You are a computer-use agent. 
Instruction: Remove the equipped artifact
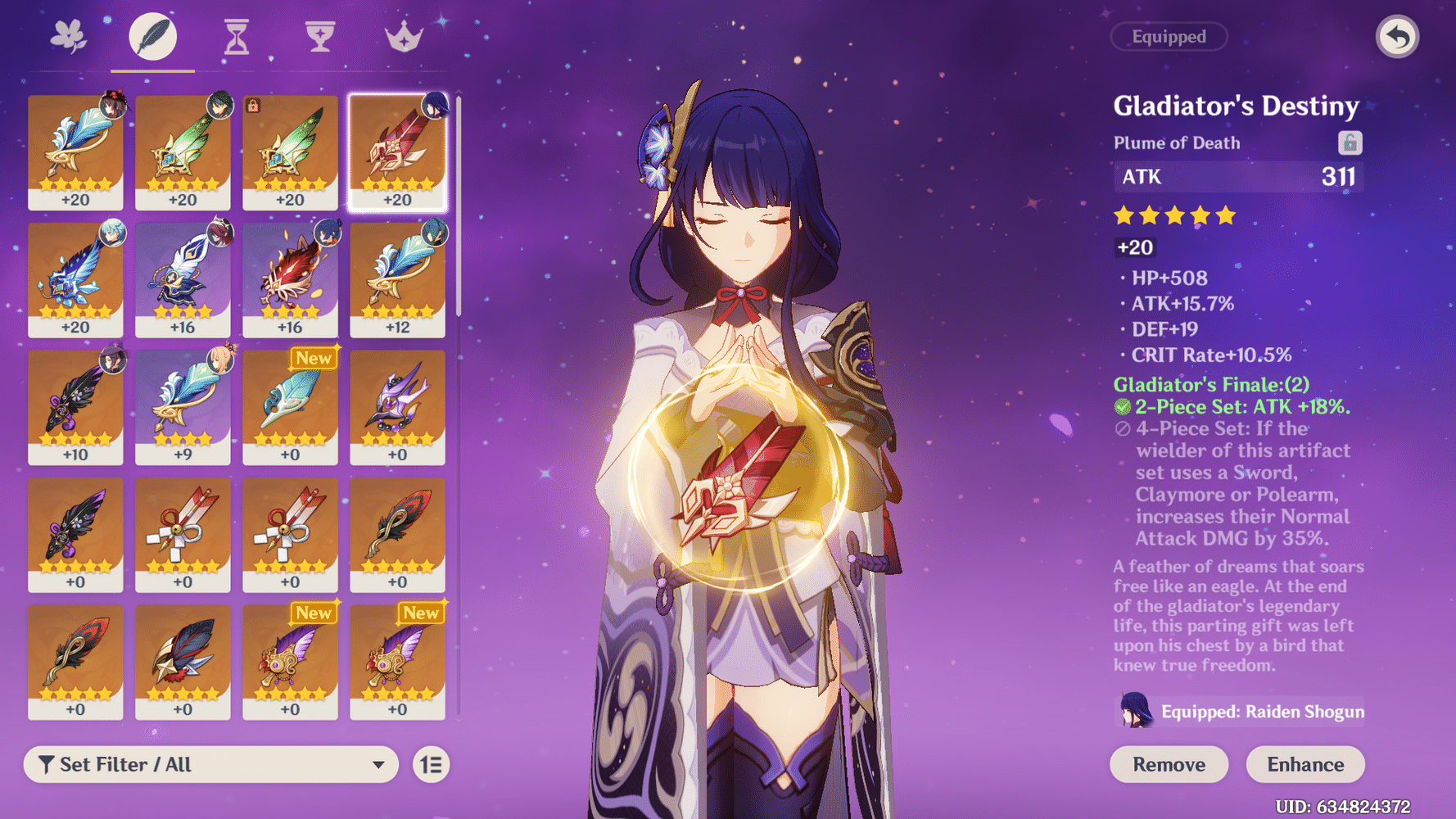1169,764
